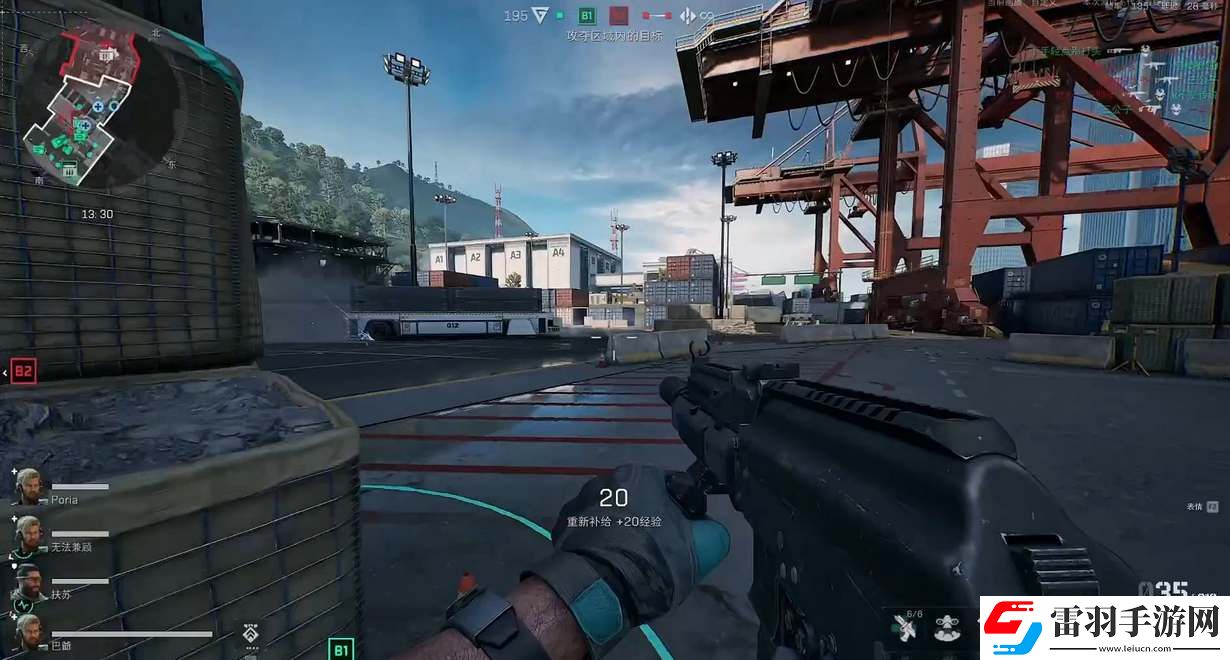Select teammate 巴爺's portrait

(27, 631)
